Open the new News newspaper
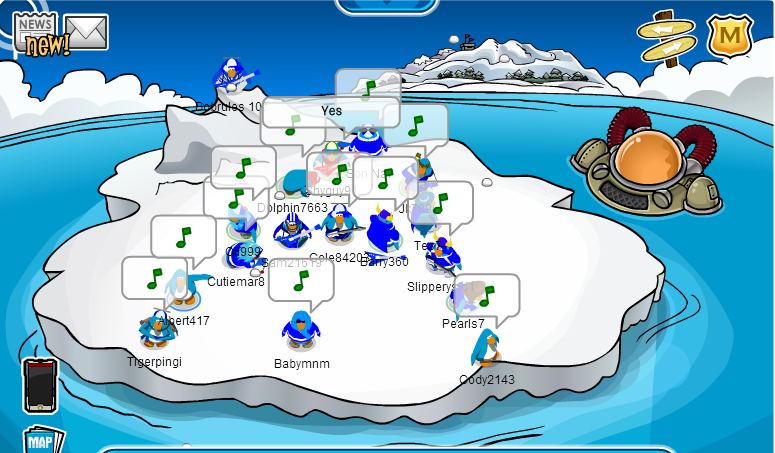Image resolution: width=775 pixels, height=453 pixels. point(38,34)
